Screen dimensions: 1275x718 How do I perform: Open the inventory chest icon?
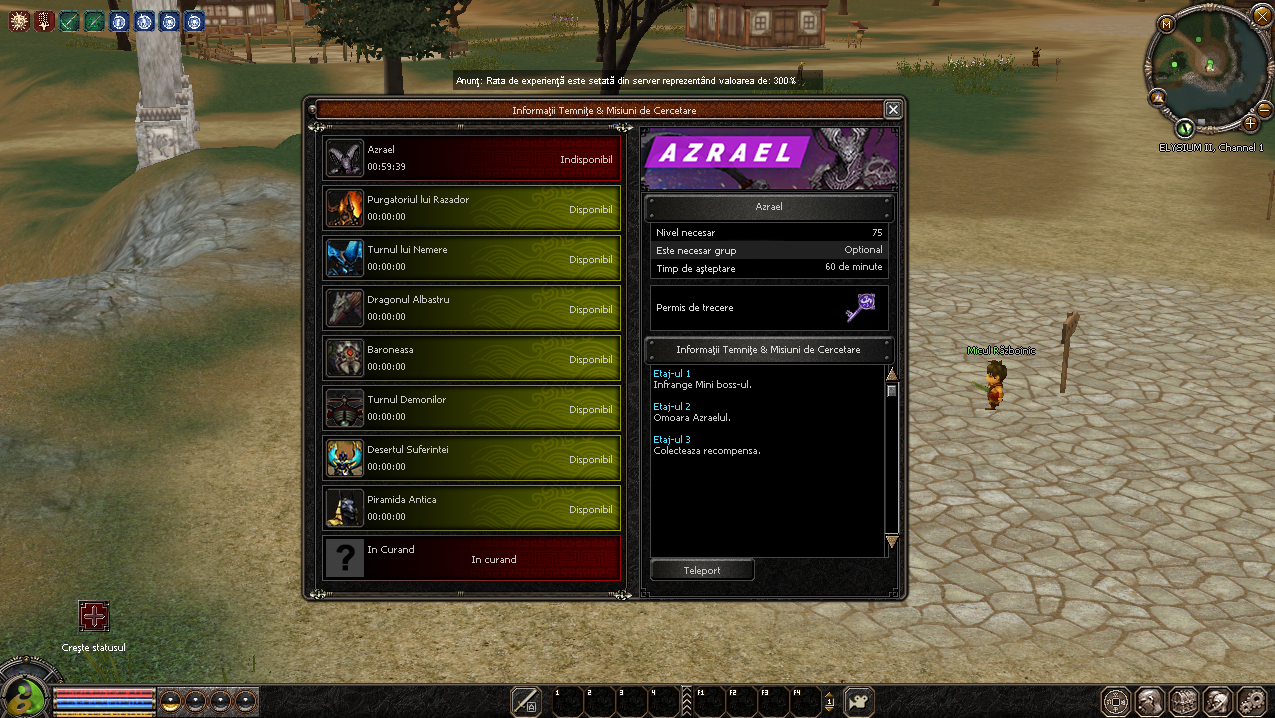(1184, 700)
